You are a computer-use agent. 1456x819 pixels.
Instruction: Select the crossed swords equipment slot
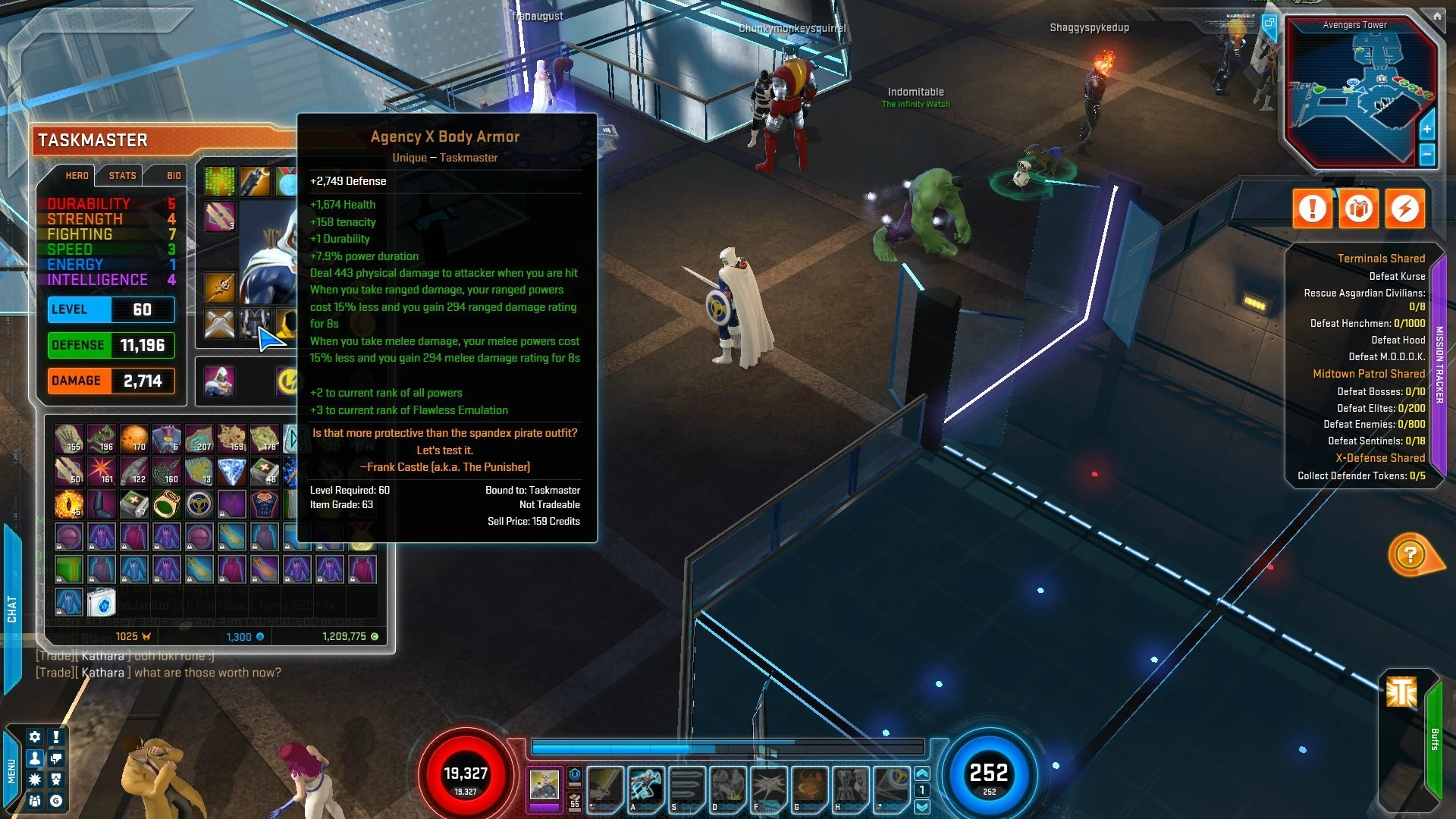[220, 324]
